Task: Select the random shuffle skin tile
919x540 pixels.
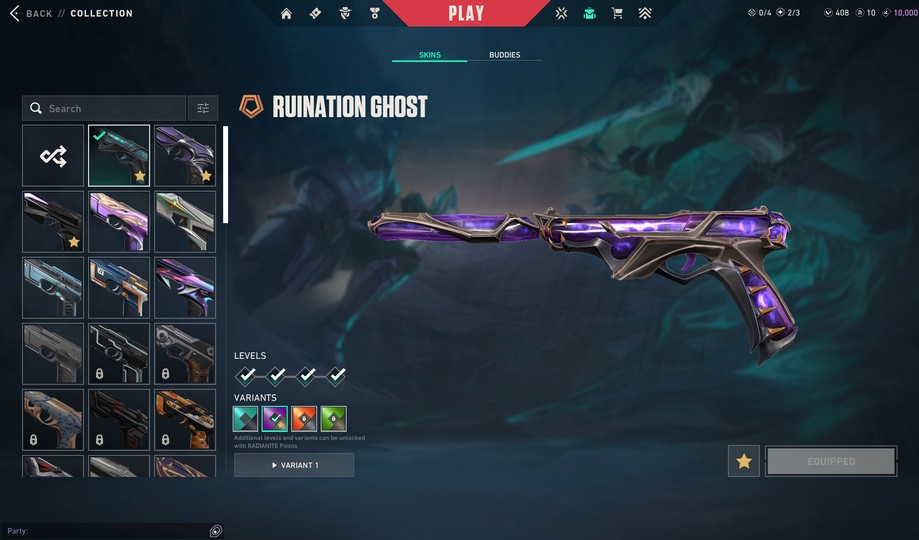Action: [x=53, y=155]
